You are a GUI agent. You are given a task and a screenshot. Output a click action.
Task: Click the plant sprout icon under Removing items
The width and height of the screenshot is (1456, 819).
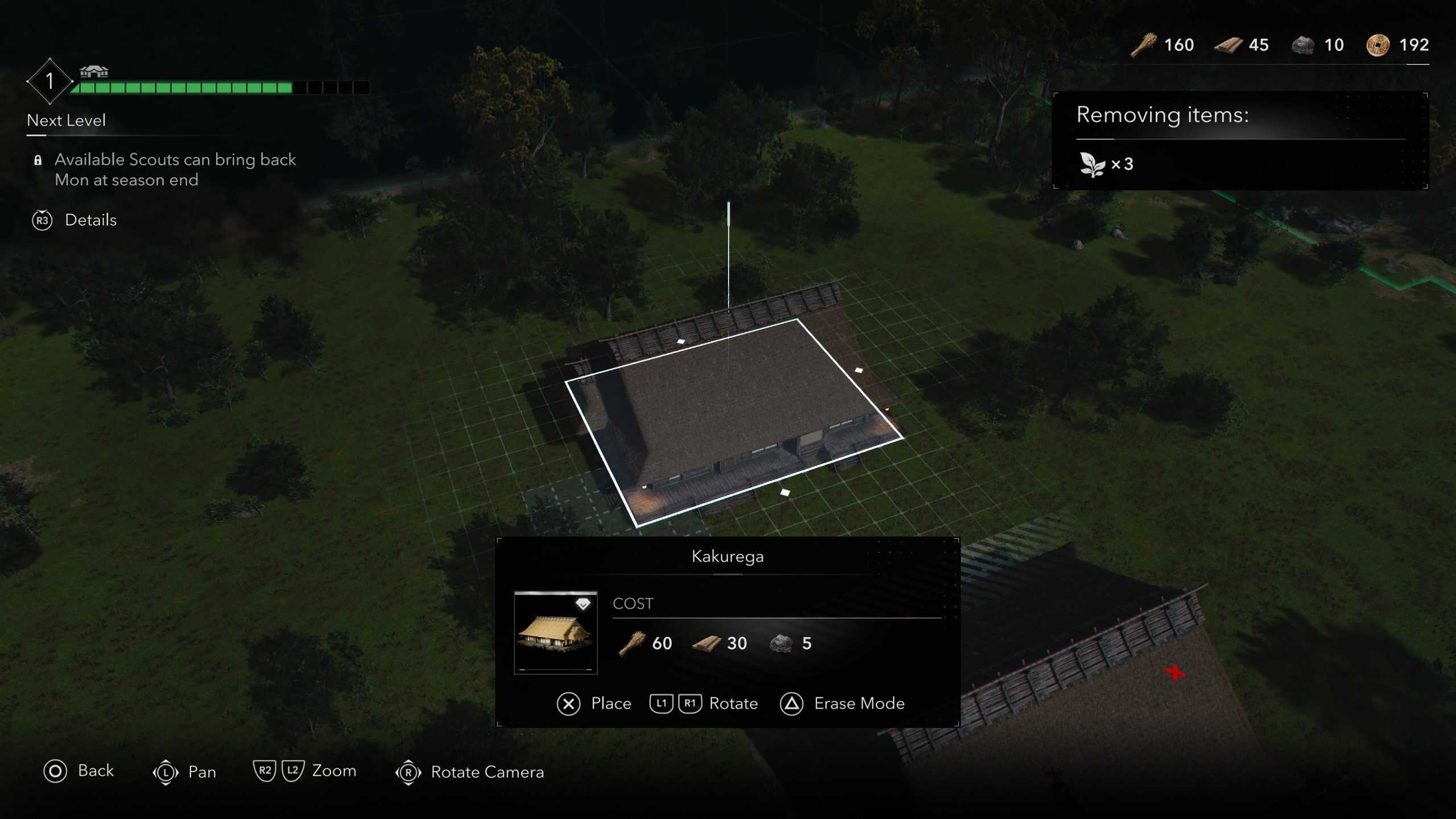1091,164
